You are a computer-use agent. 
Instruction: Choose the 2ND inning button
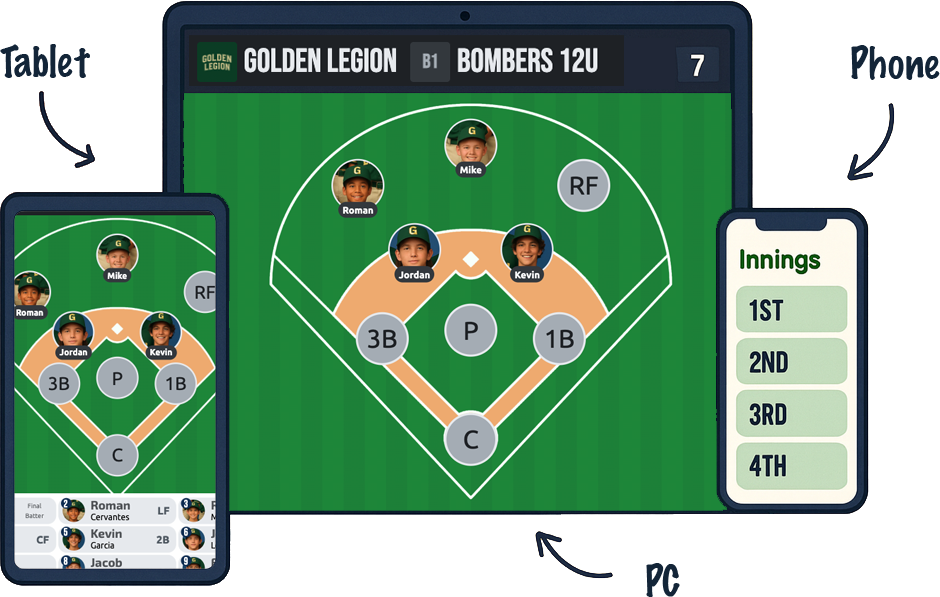click(790, 362)
